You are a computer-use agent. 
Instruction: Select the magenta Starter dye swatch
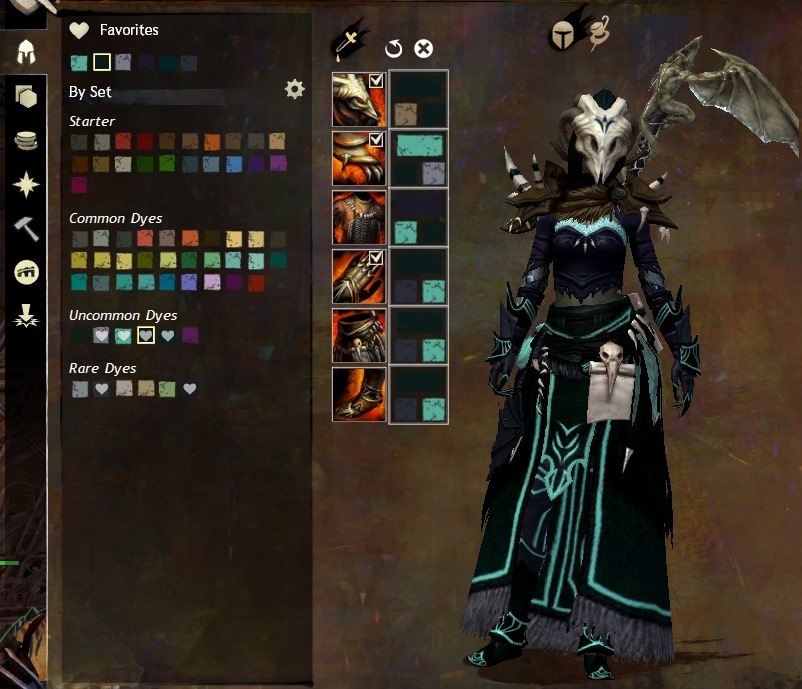[x=78, y=185]
